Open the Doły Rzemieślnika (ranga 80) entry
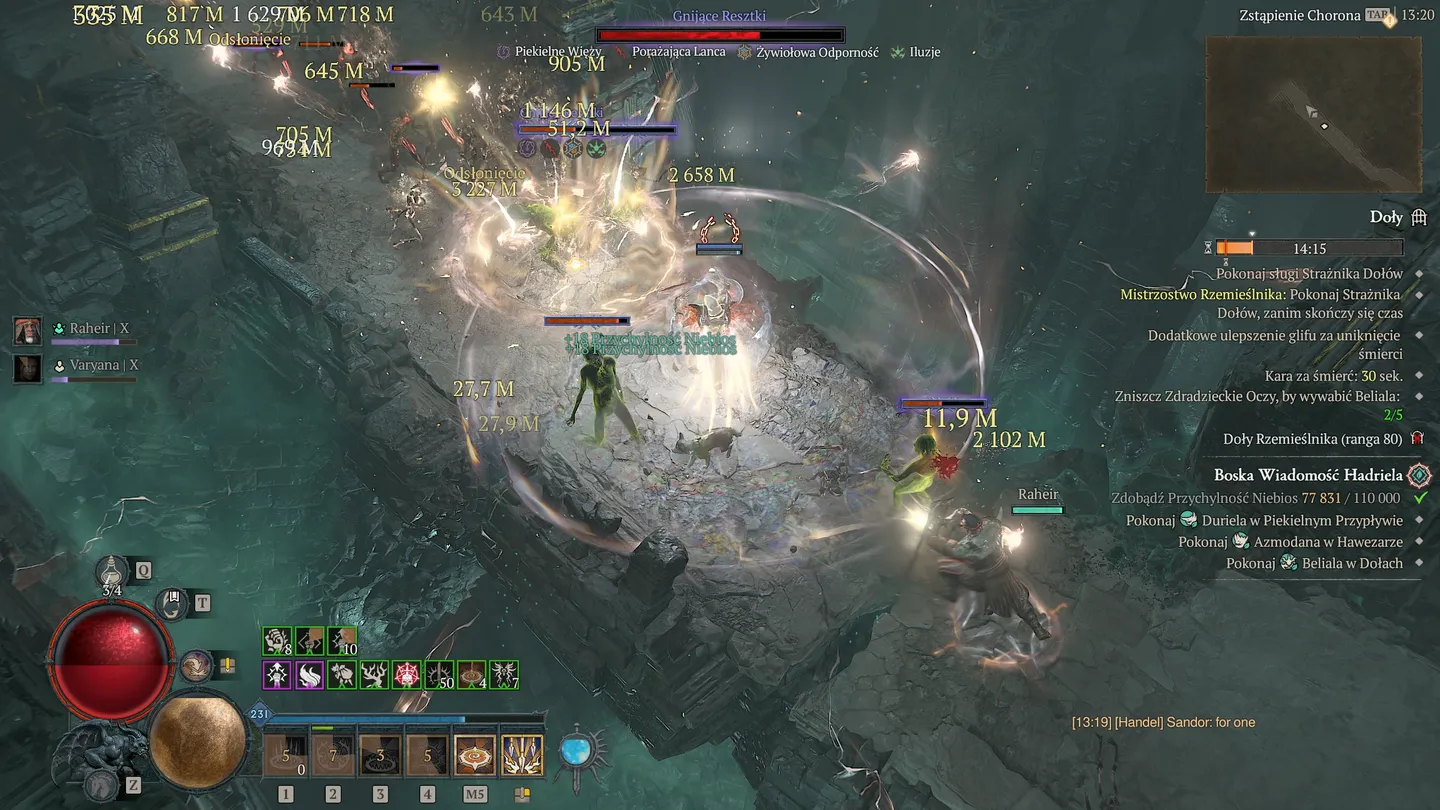Image resolution: width=1440 pixels, height=810 pixels. [x=1310, y=439]
